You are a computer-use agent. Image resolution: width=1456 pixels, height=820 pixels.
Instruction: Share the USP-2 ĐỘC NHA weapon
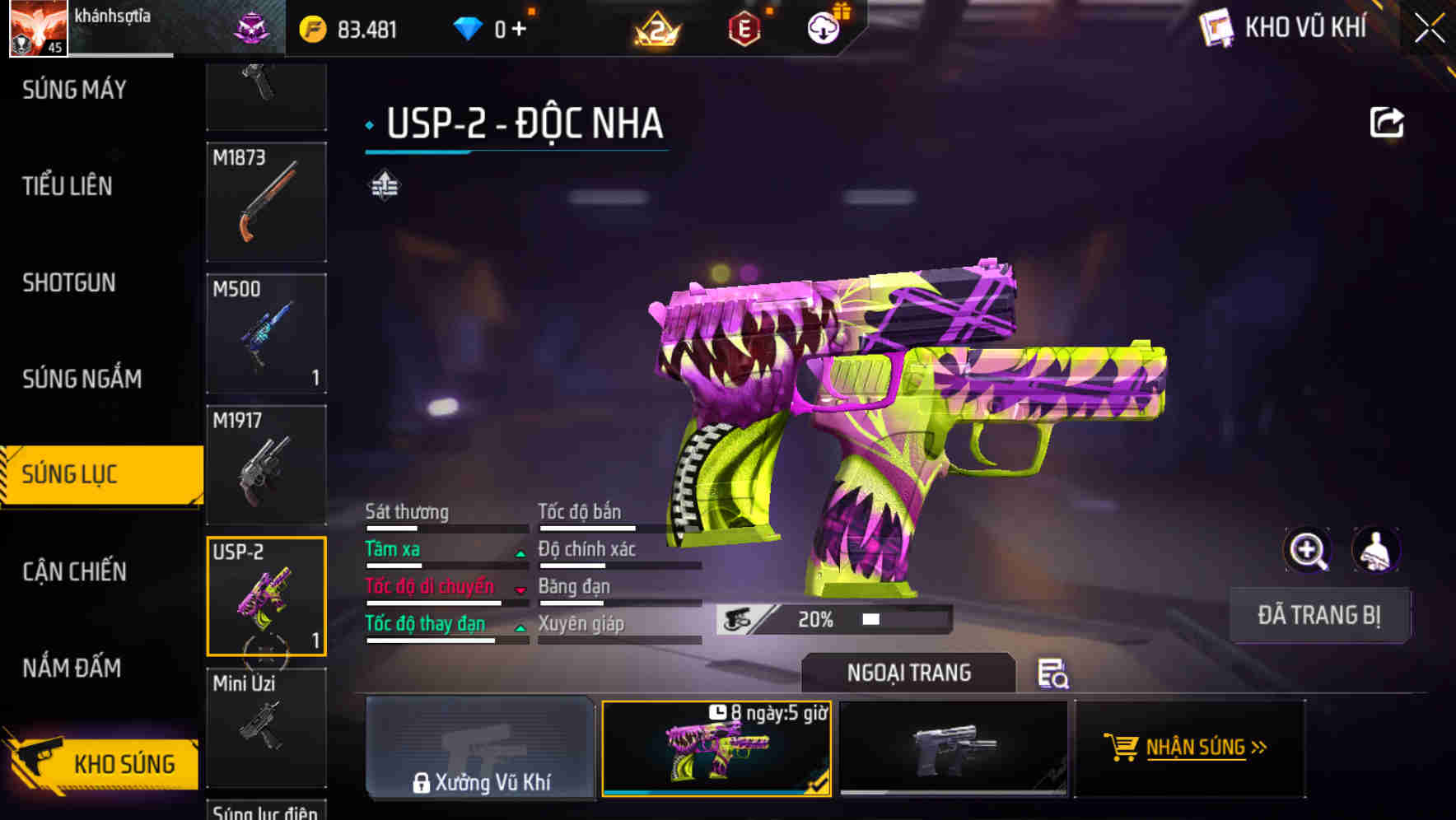point(1388,121)
